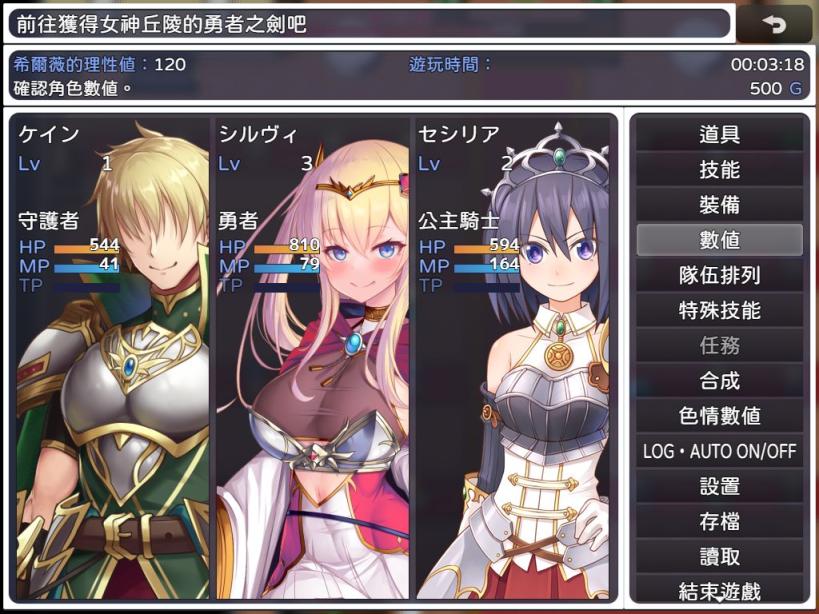The height and width of the screenshot is (614, 819).
Task: Select party member ケイン the guardian
Action: tap(111, 358)
